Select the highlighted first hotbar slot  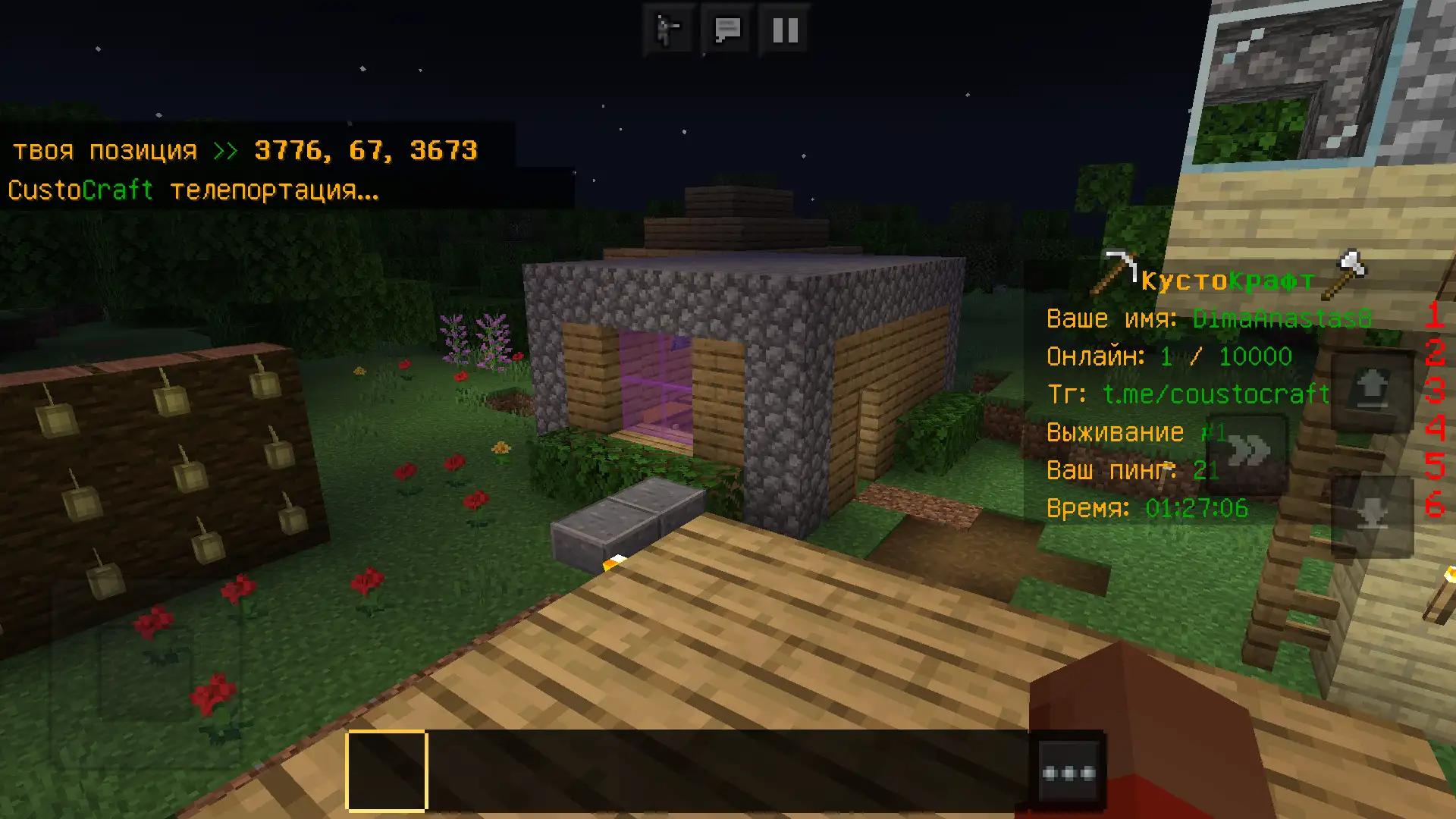387,770
